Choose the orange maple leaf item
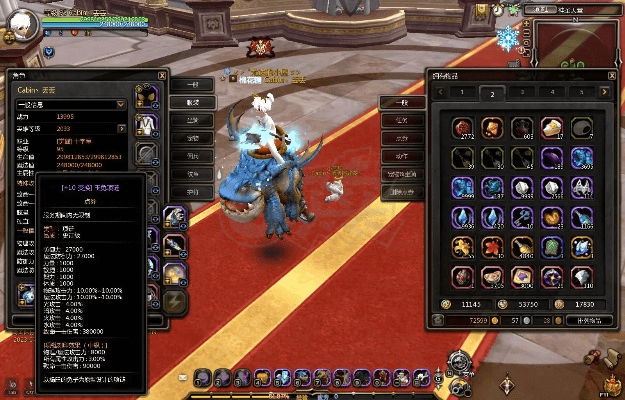Screen dimensions: 625x400 (x=492, y=246)
